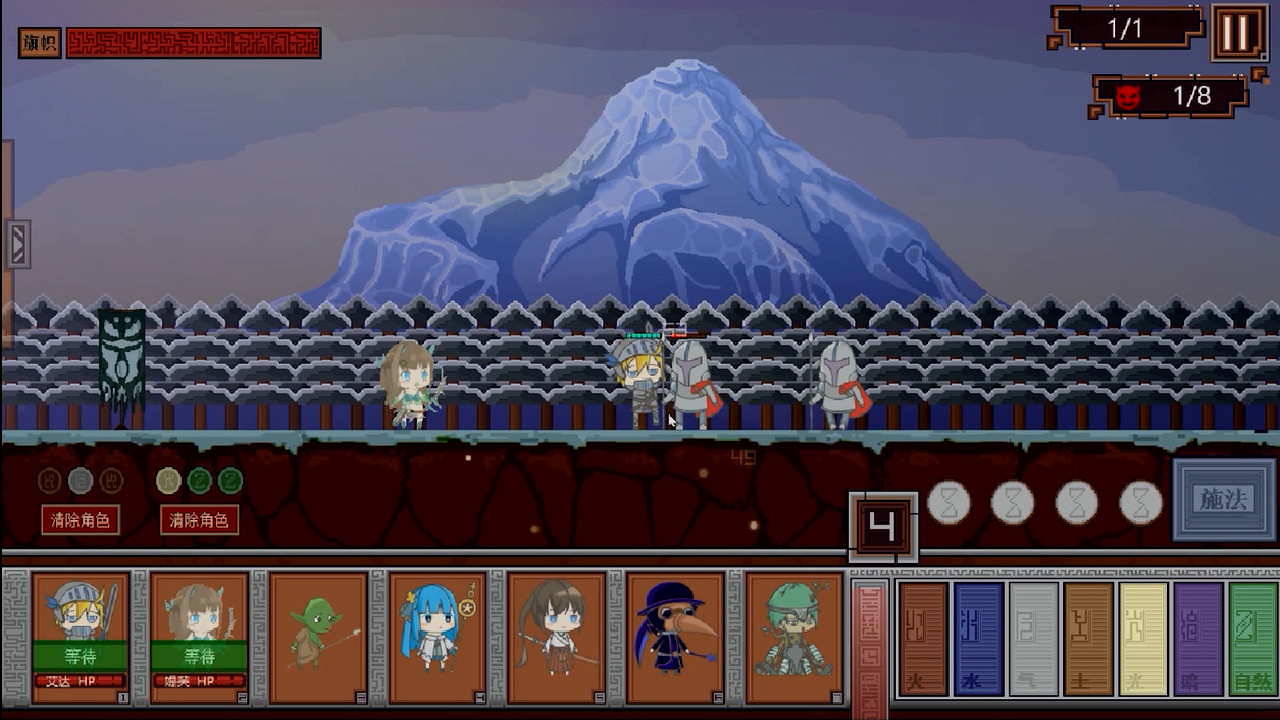Click the 旗帜 flag button top-left
Screen dimensions: 1280x720
tap(37, 42)
